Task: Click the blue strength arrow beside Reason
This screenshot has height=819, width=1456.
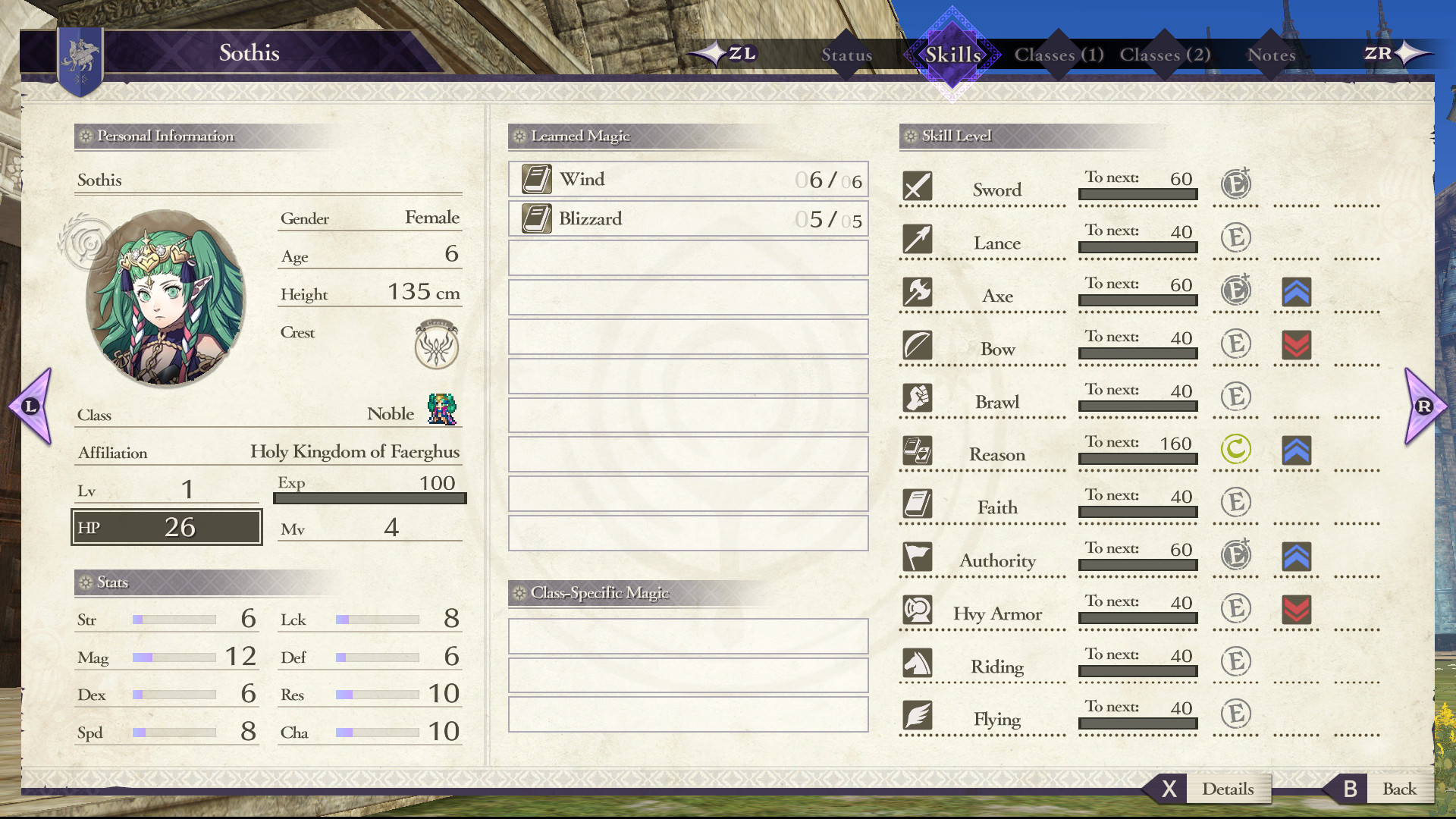Action: (1295, 450)
